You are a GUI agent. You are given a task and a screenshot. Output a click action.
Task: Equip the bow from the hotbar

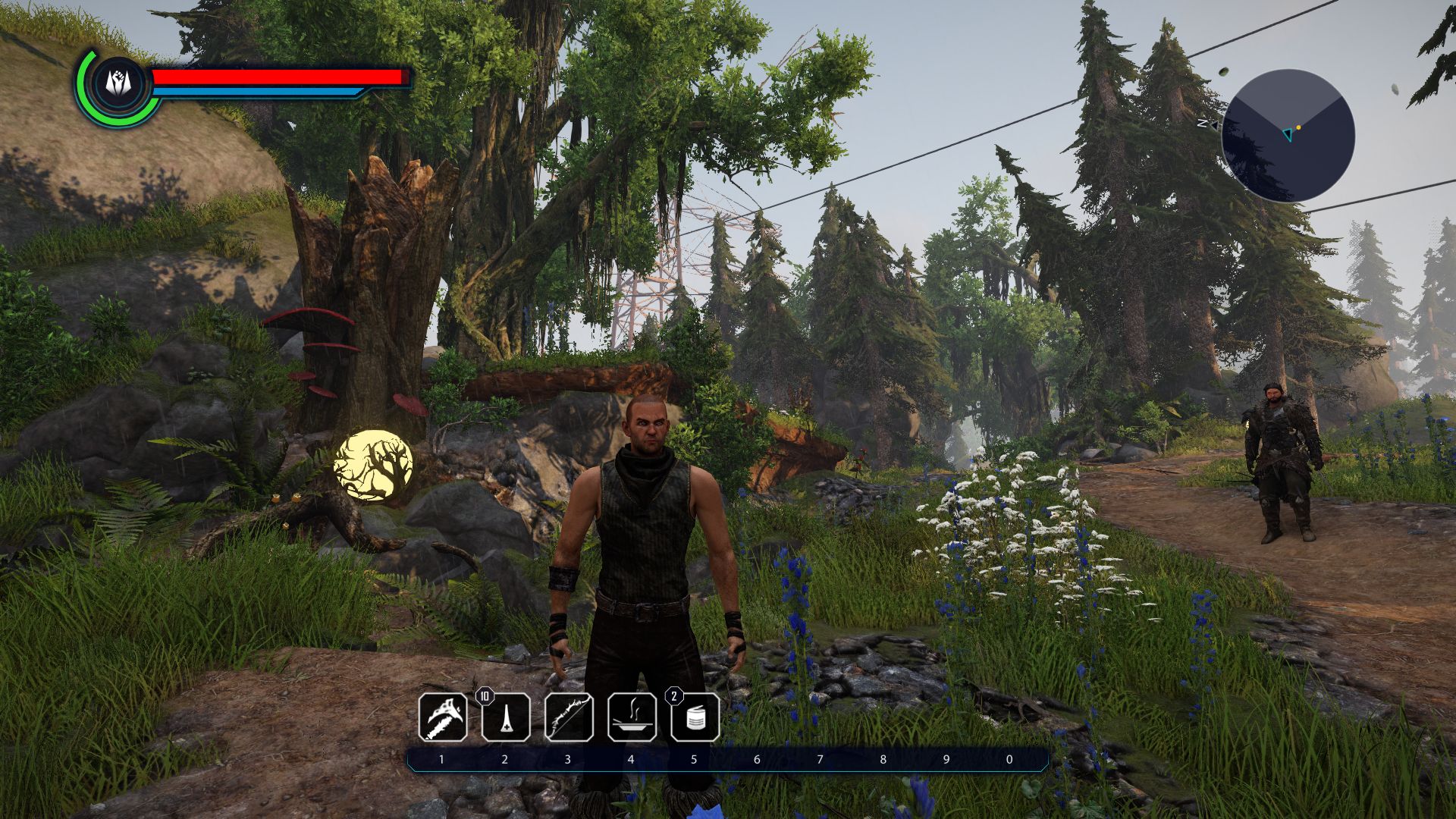[x=569, y=717]
